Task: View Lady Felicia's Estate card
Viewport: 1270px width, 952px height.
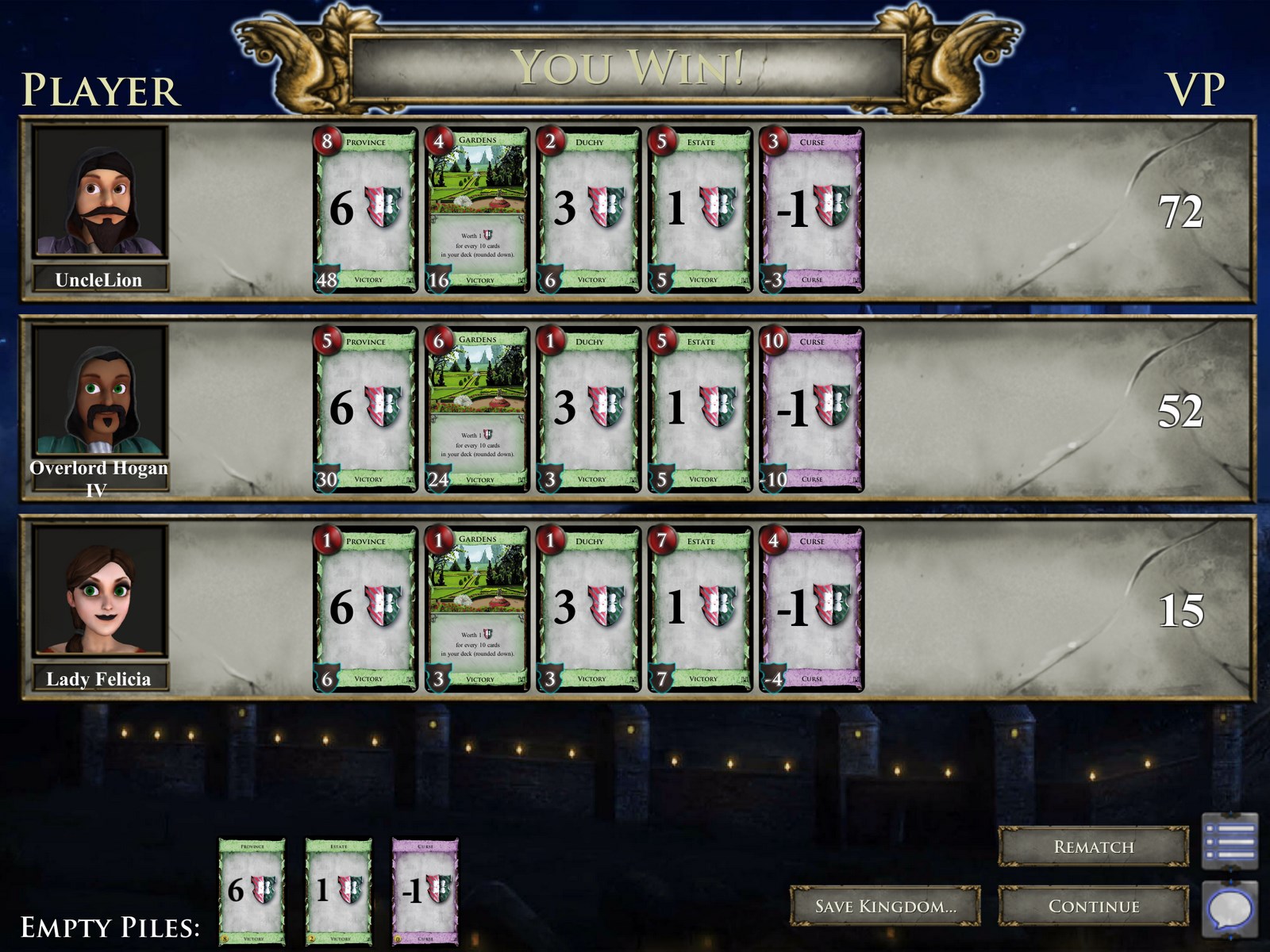Action: [699, 609]
